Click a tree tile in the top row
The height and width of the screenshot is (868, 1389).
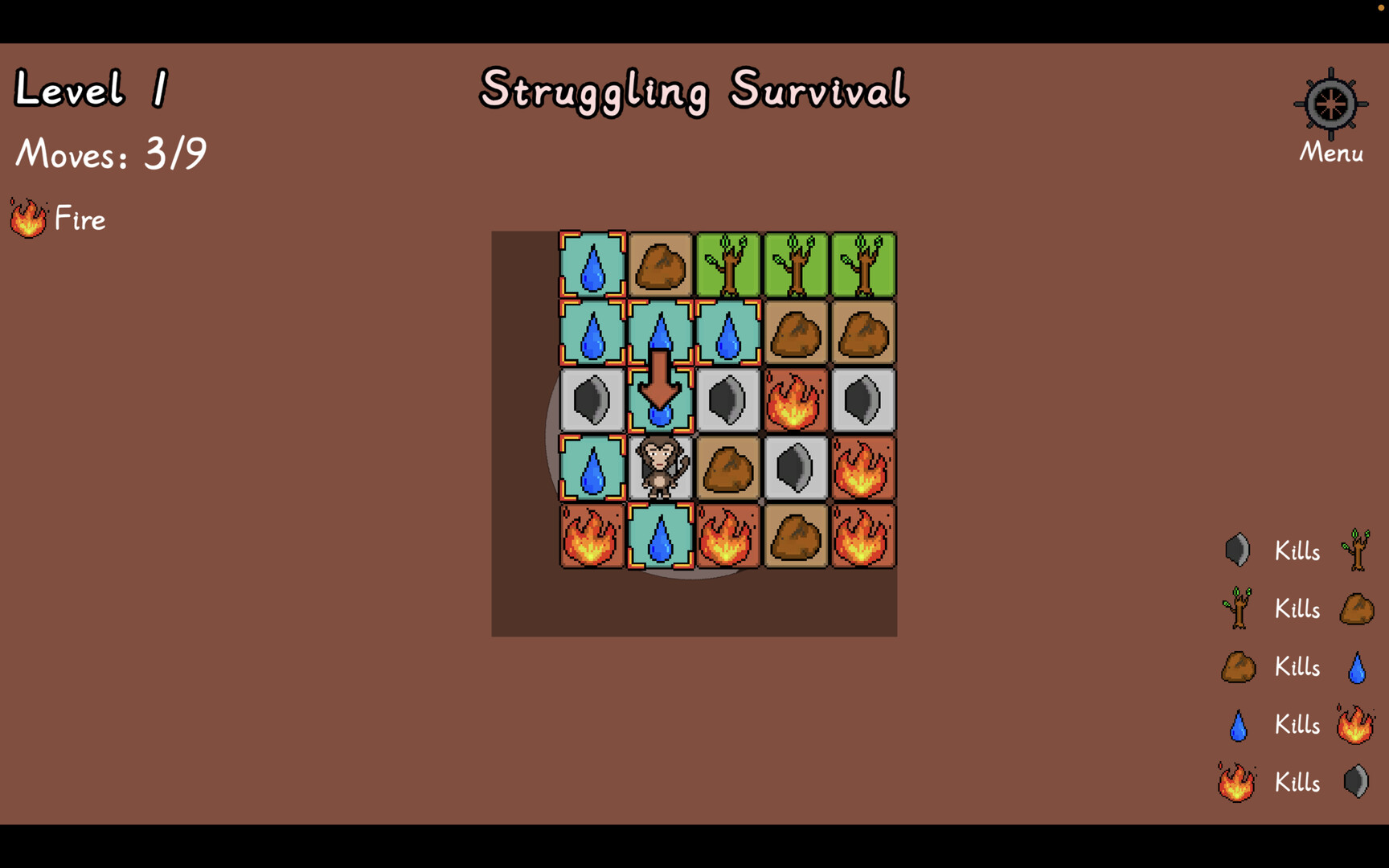[x=728, y=265]
